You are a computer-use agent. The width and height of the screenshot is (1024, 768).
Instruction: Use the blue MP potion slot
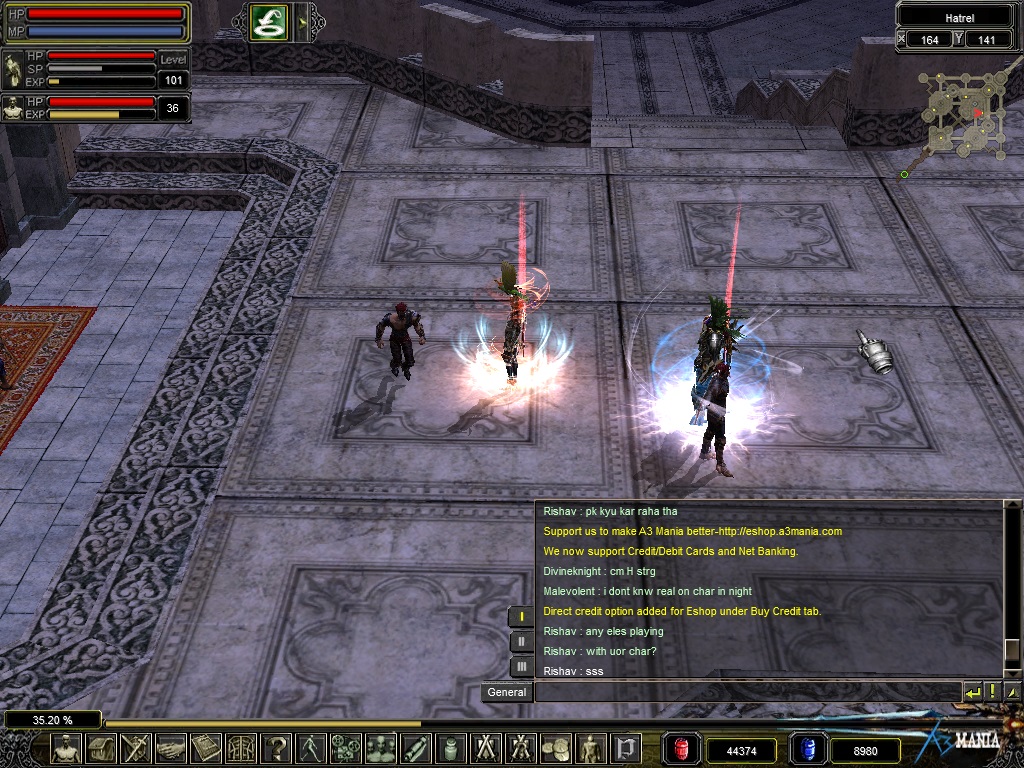click(x=807, y=749)
